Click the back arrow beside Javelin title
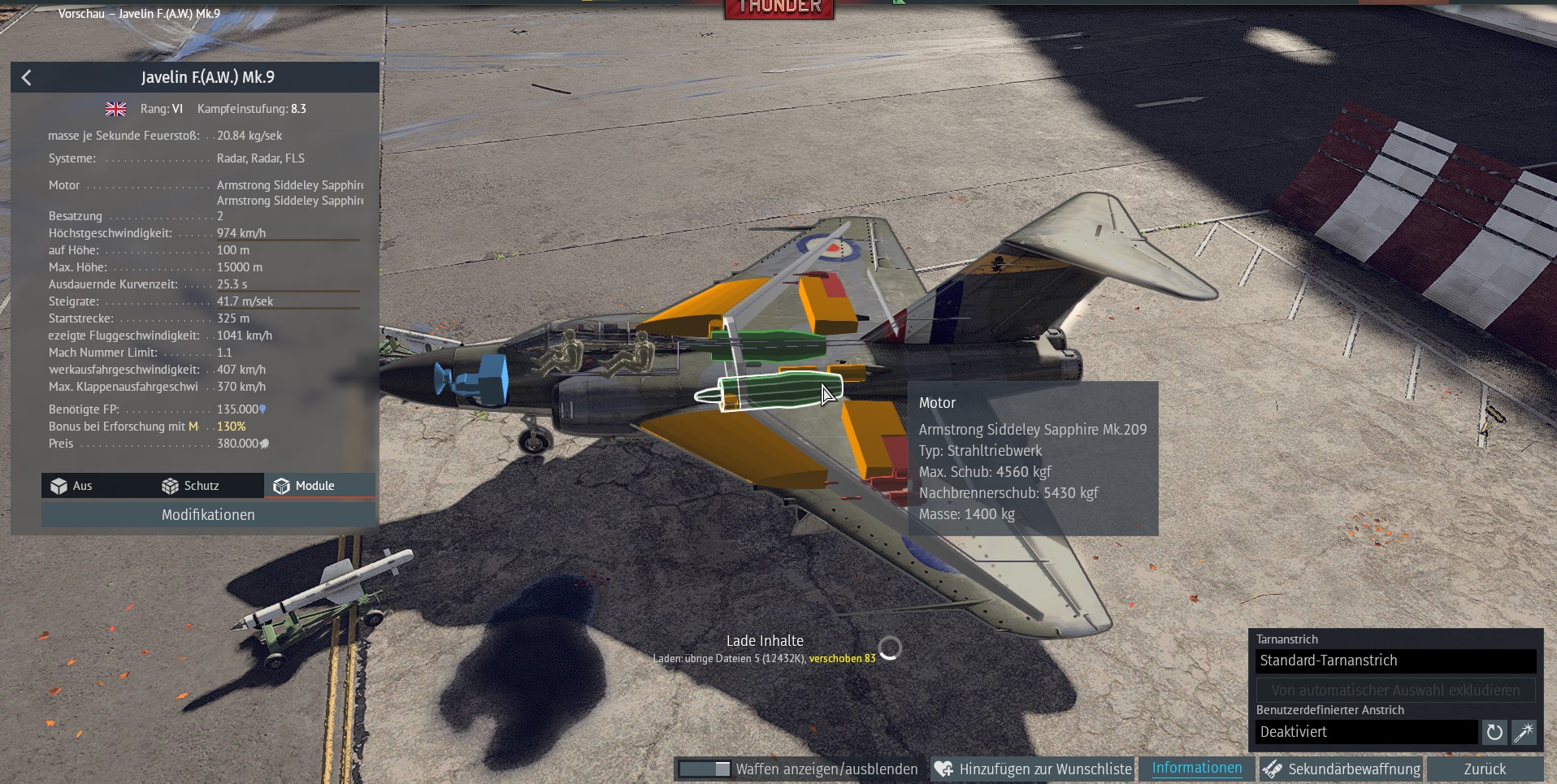 coord(27,77)
